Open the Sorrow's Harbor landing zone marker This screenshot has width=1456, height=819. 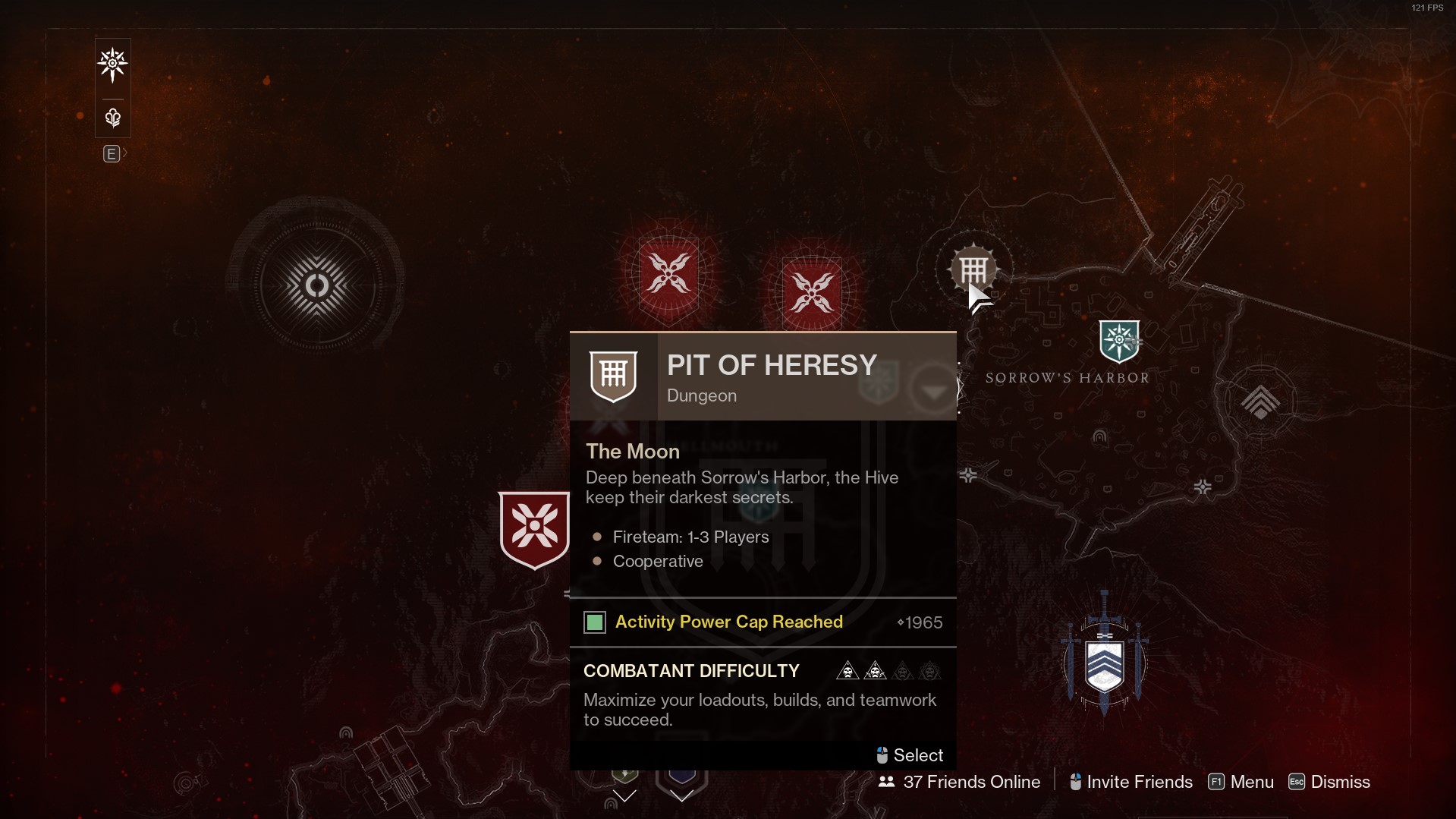(1118, 341)
